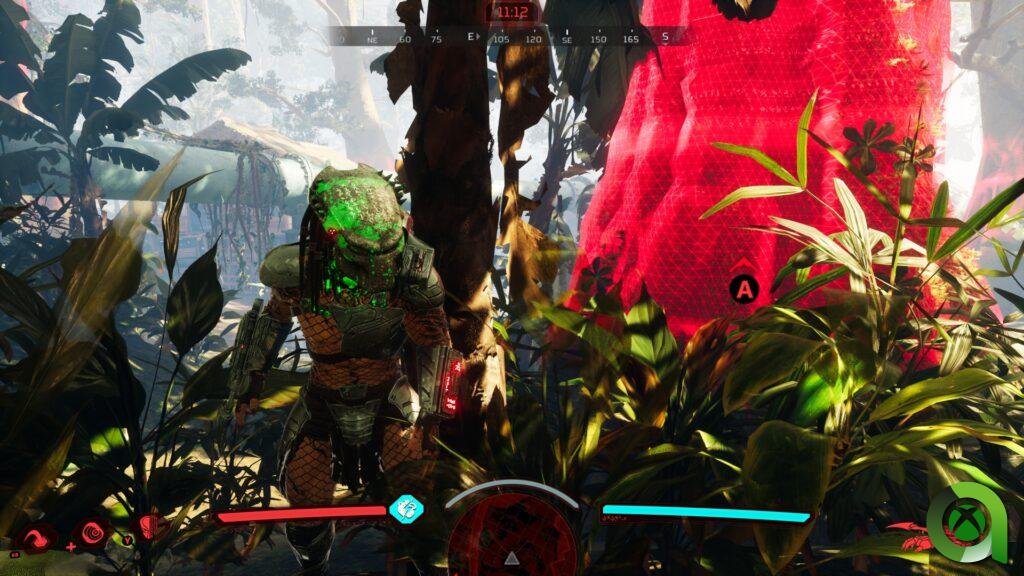Viewport: 1024px width, 576px height.
Task: Choose the red striped half-disc gear icon
Action: click(150, 525)
